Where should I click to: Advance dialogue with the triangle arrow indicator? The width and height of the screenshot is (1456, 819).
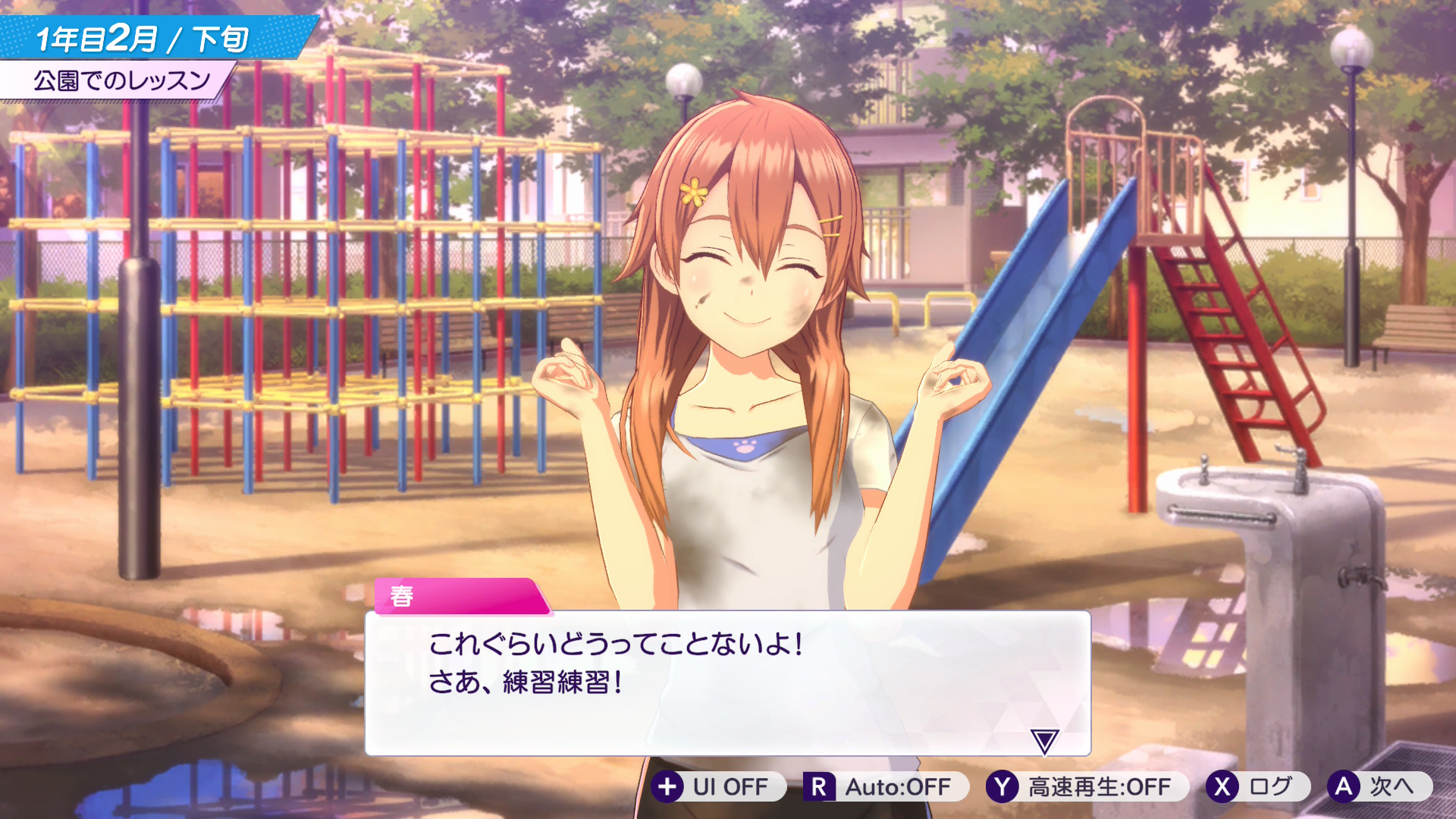1044,741
